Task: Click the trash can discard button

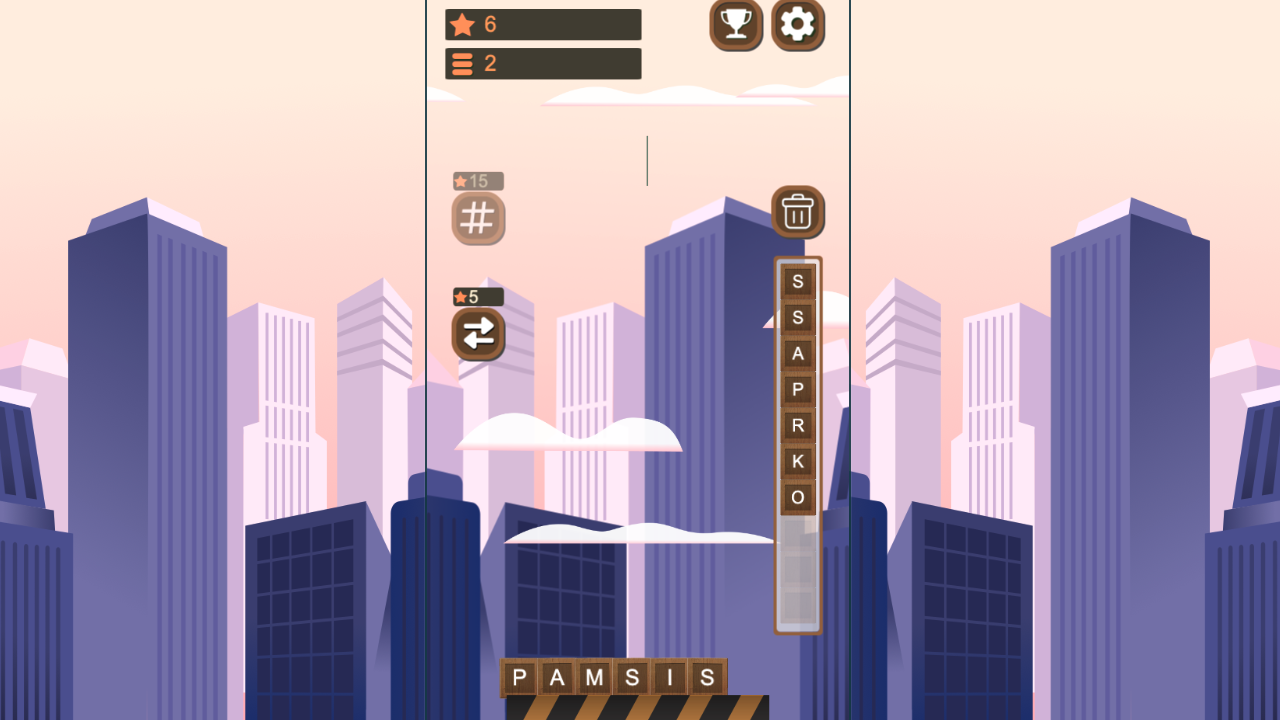Action: 797,212
